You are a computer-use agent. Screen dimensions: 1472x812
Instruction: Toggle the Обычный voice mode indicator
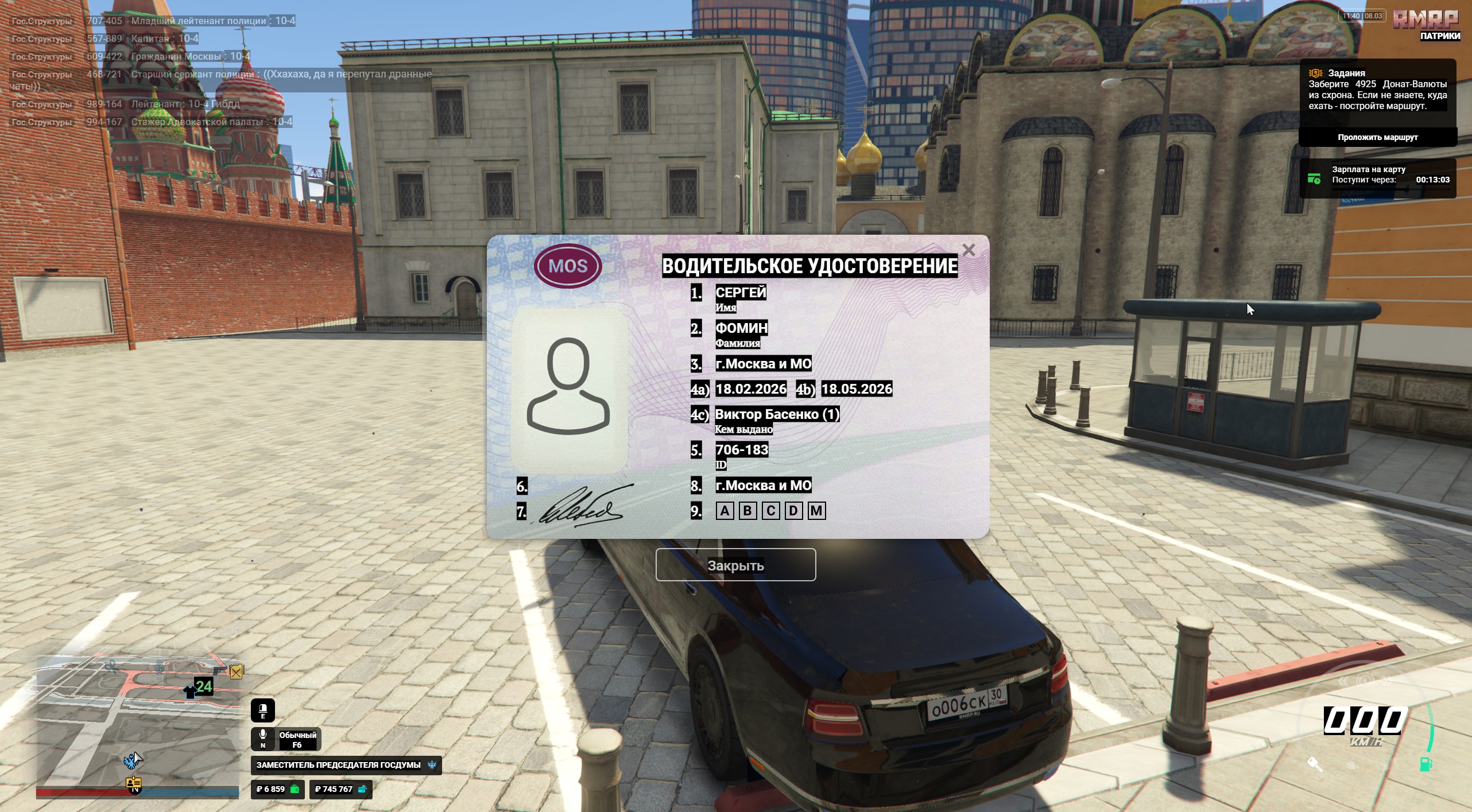point(286,739)
